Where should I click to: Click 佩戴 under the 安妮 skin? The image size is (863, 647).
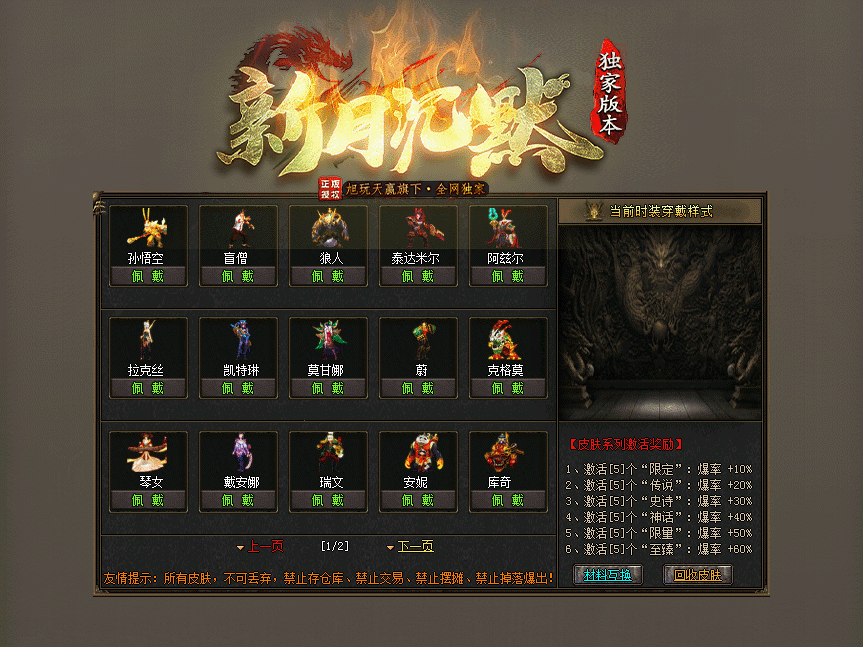tap(418, 500)
